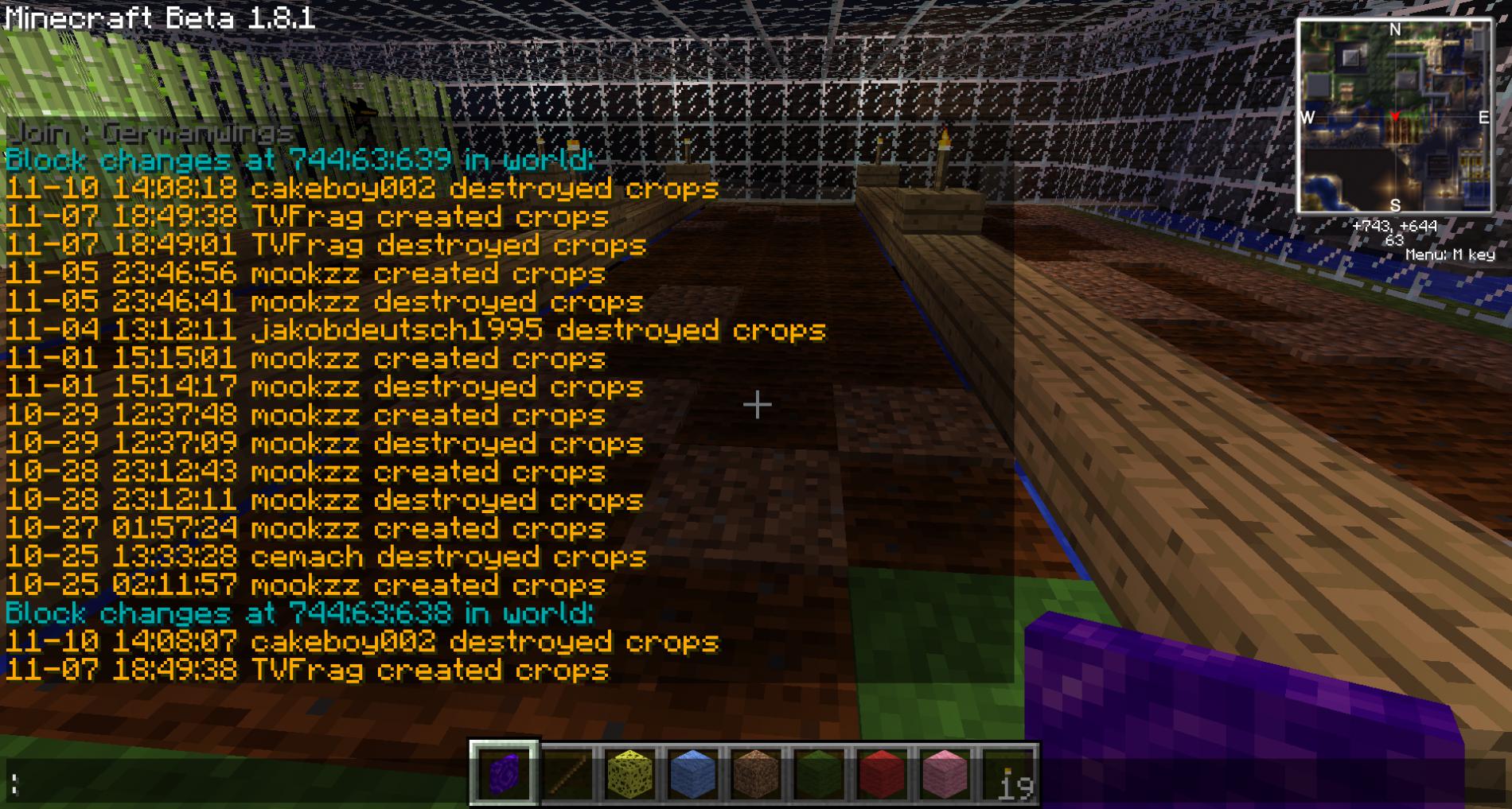Choose the yellow sponge block slot
The height and width of the screenshot is (809, 1512).
click(629, 773)
